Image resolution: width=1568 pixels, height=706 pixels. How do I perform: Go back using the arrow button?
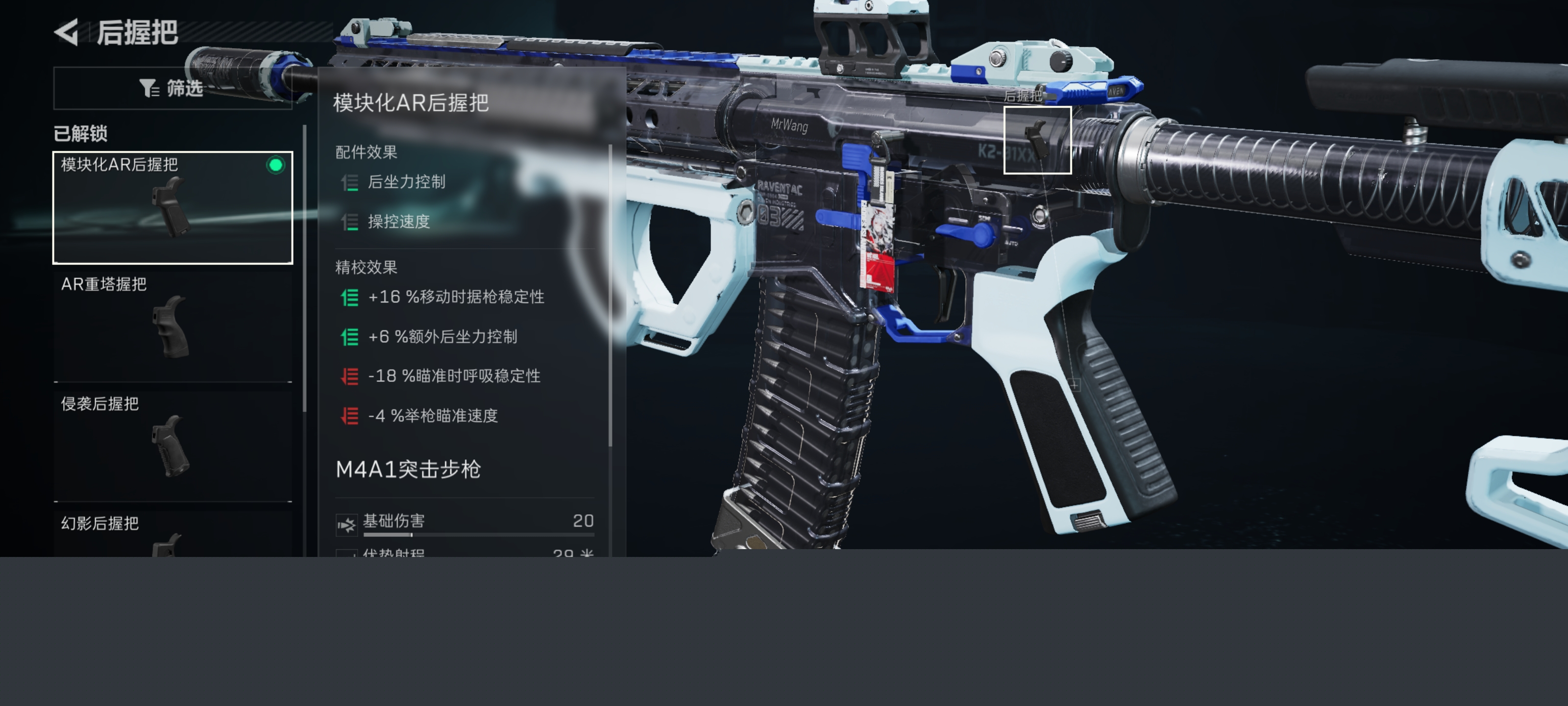pos(67,32)
